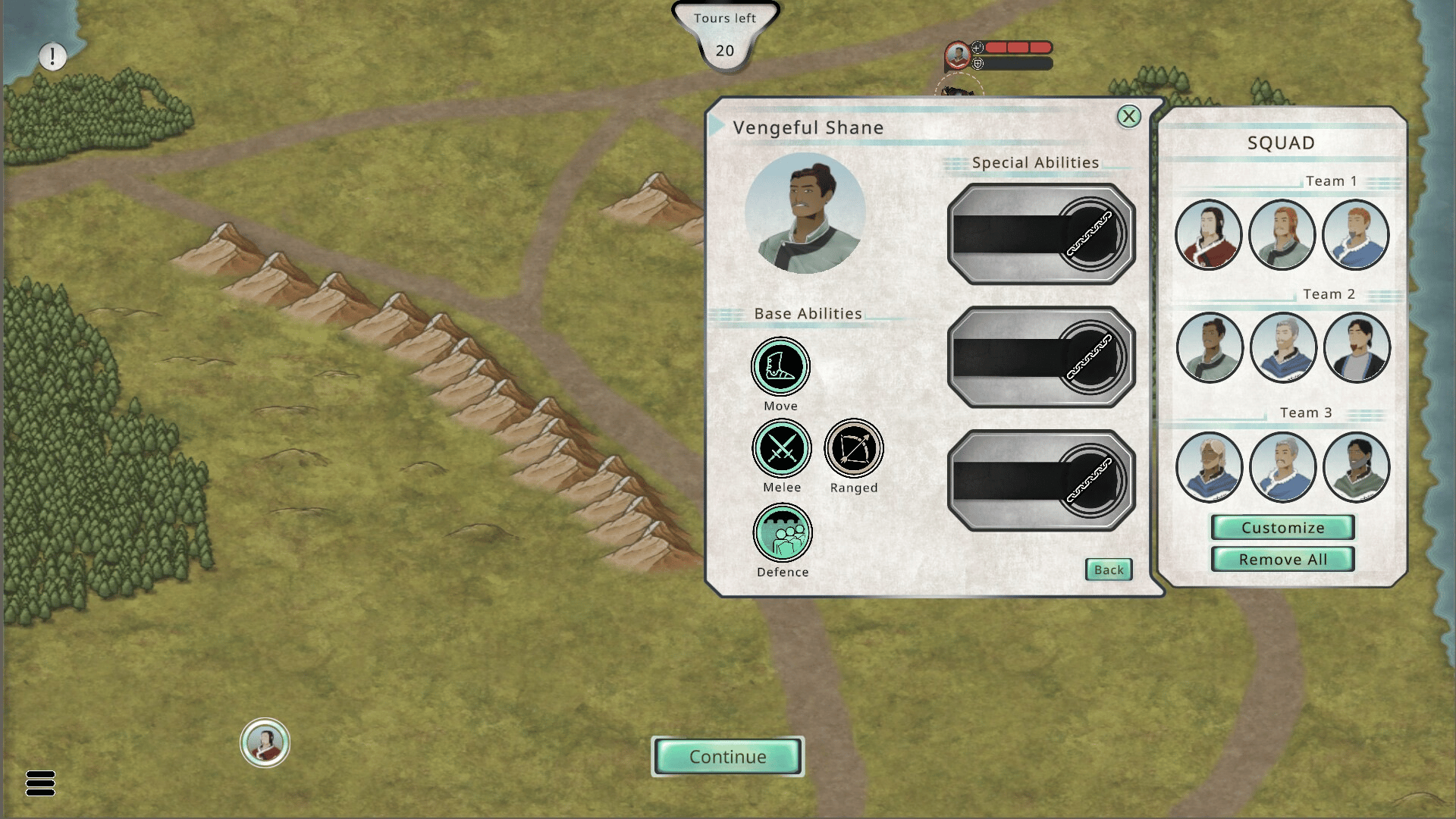Choose Team 2 member with red goatee
The height and width of the screenshot is (819, 1456).
click(1356, 348)
